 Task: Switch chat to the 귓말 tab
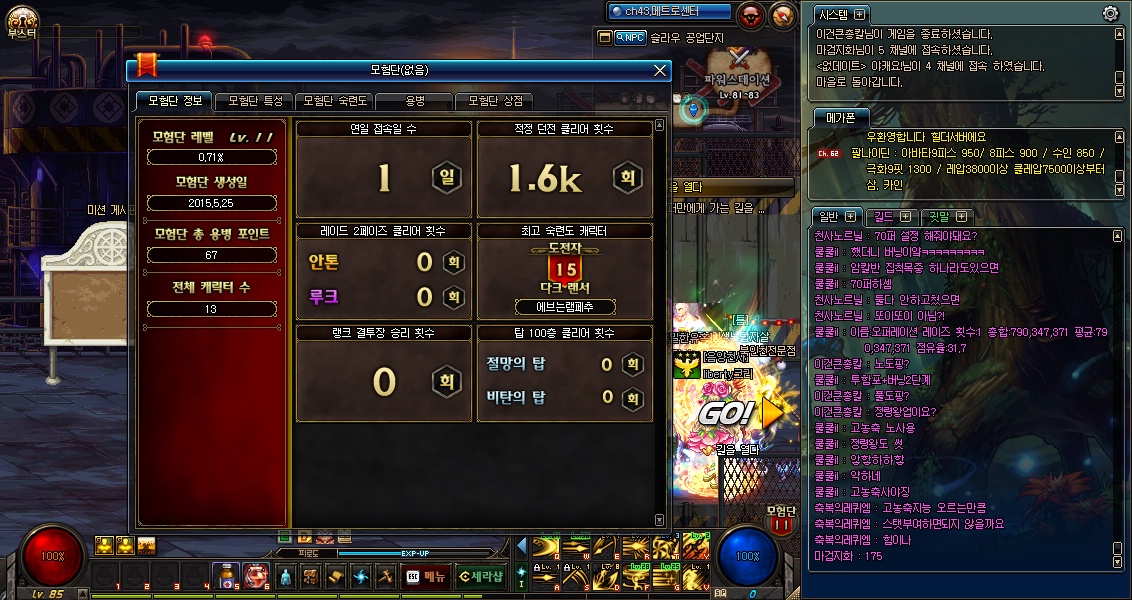(x=943, y=216)
